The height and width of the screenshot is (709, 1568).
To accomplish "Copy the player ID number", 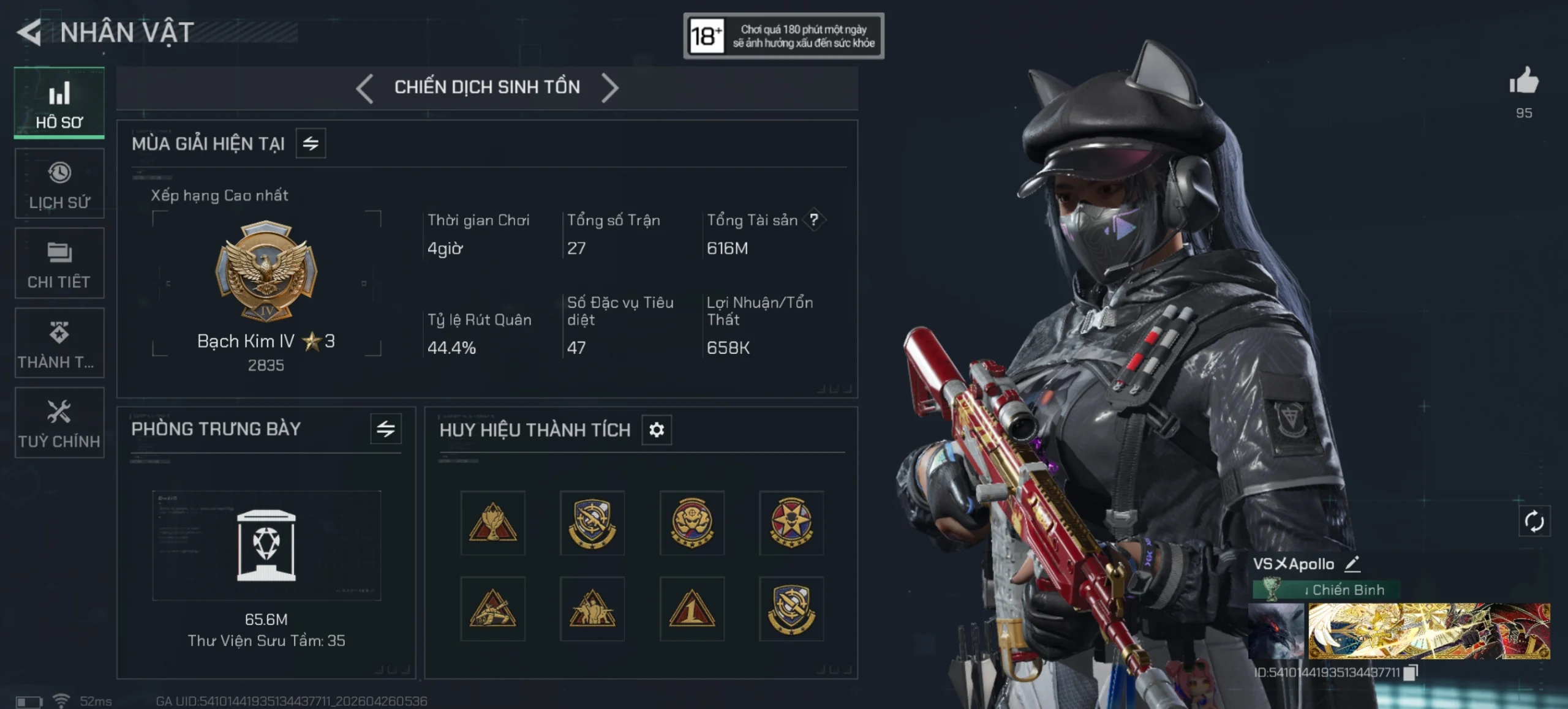I will (1411, 672).
